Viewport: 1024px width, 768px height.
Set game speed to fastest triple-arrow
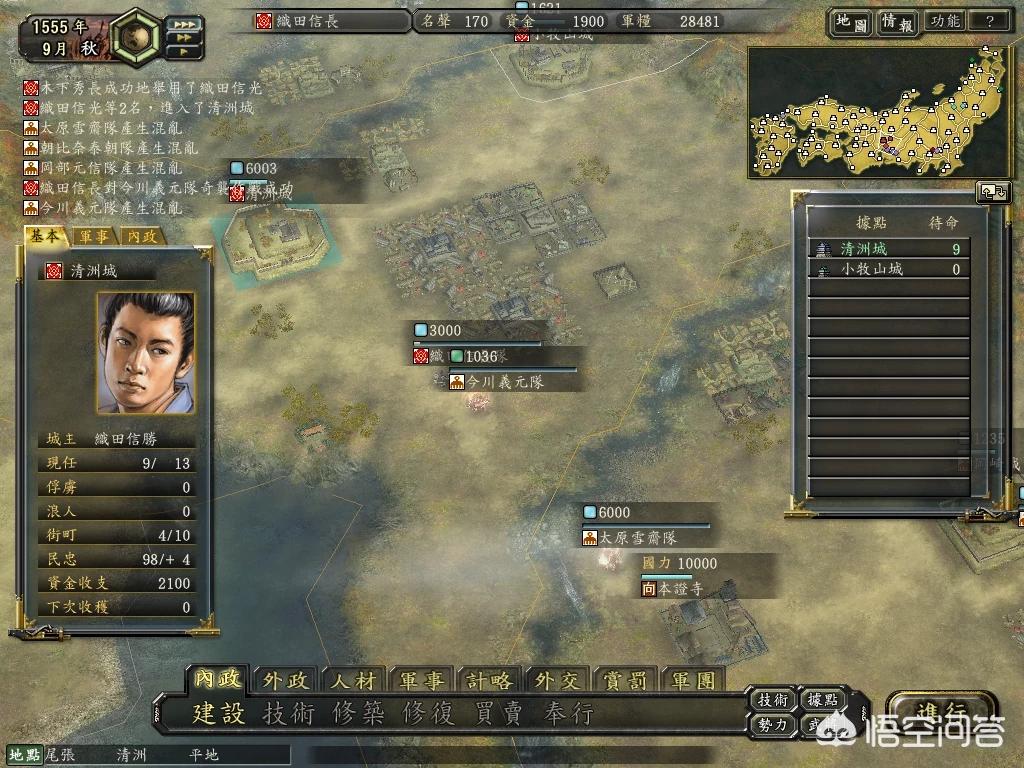[x=184, y=23]
